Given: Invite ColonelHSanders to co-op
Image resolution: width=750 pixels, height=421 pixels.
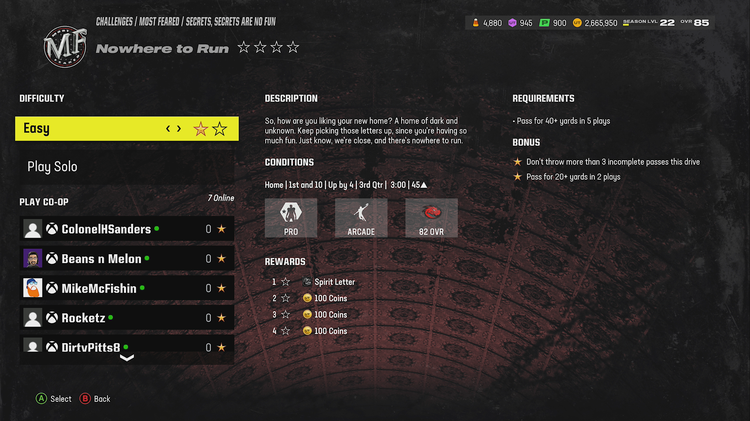Looking at the screenshot, I should (127, 229).
